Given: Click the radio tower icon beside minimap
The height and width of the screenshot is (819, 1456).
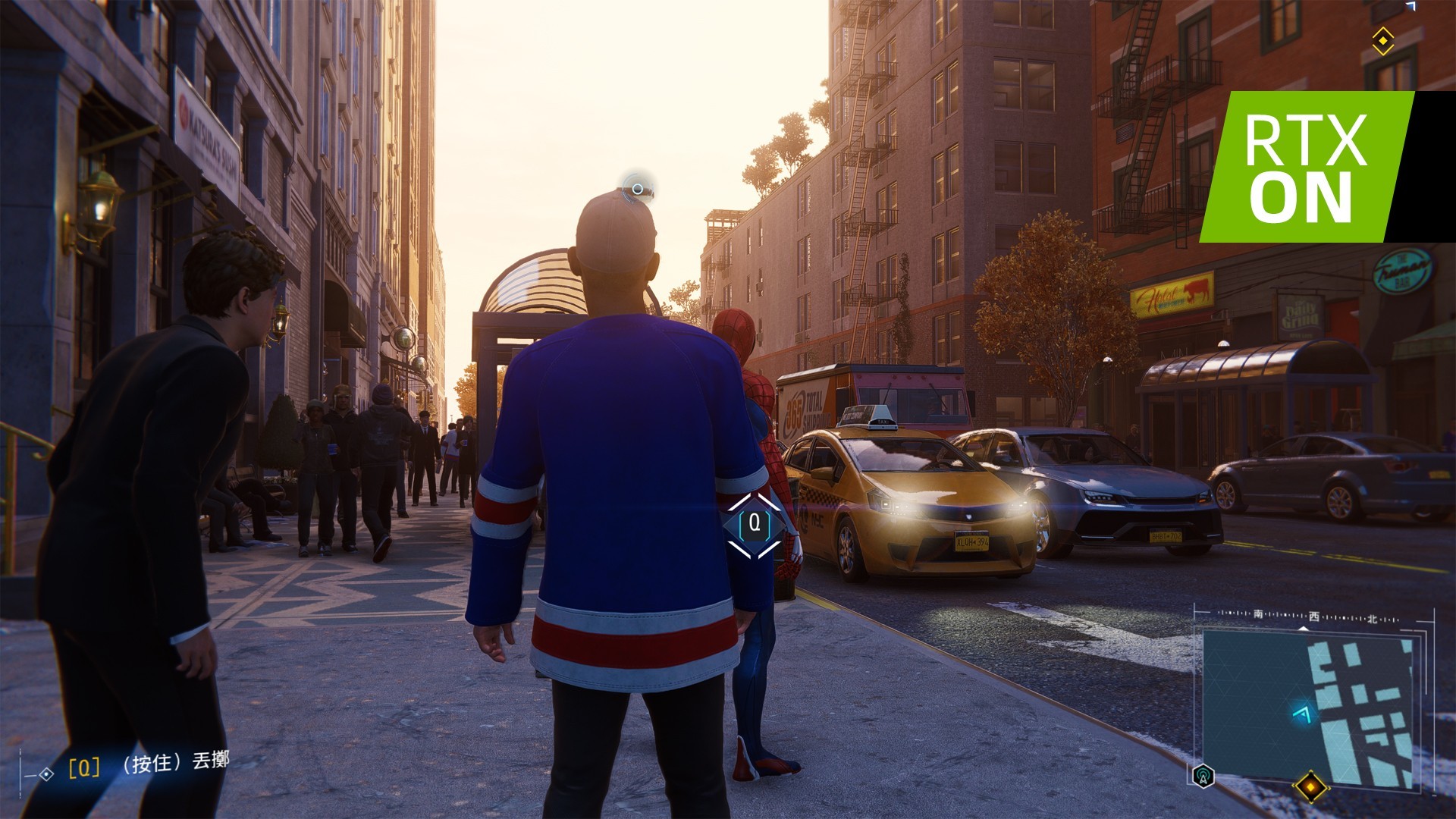Looking at the screenshot, I should pyautogui.click(x=1203, y=776).
